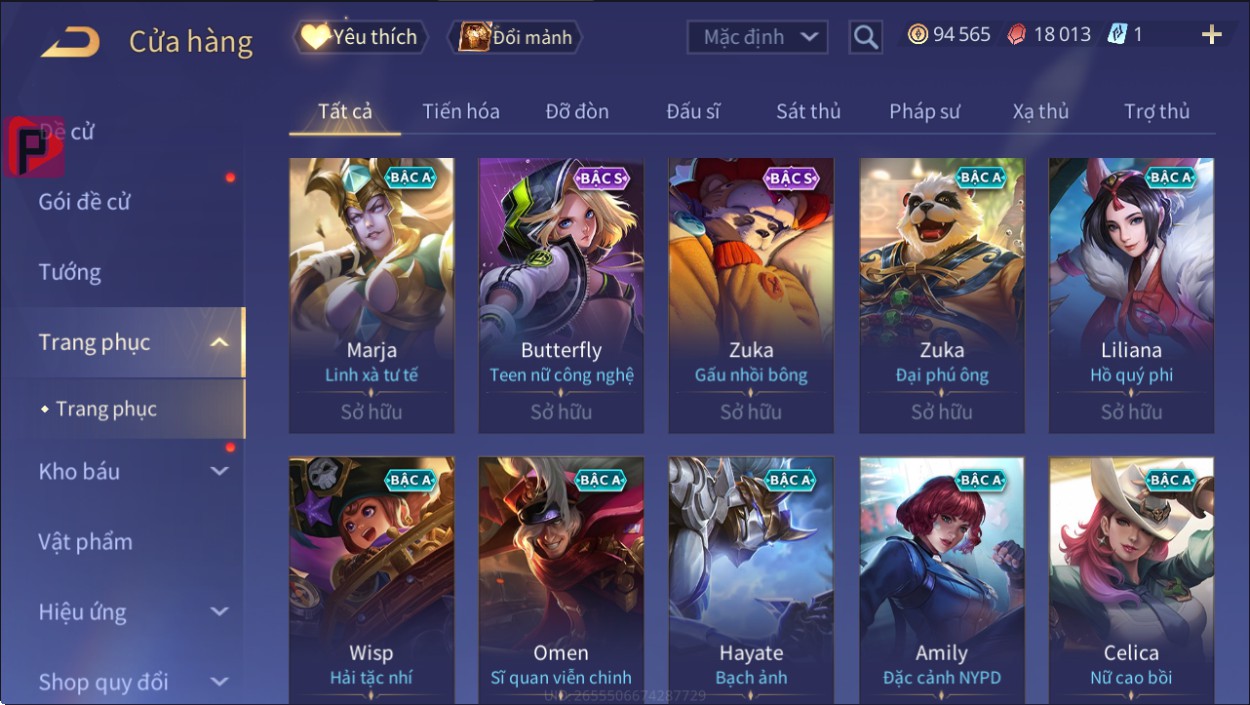The image size is (1250, 705).
Task: Open the Amily Đặc cảnh NYPD skin
Action: tap(941, 580)
